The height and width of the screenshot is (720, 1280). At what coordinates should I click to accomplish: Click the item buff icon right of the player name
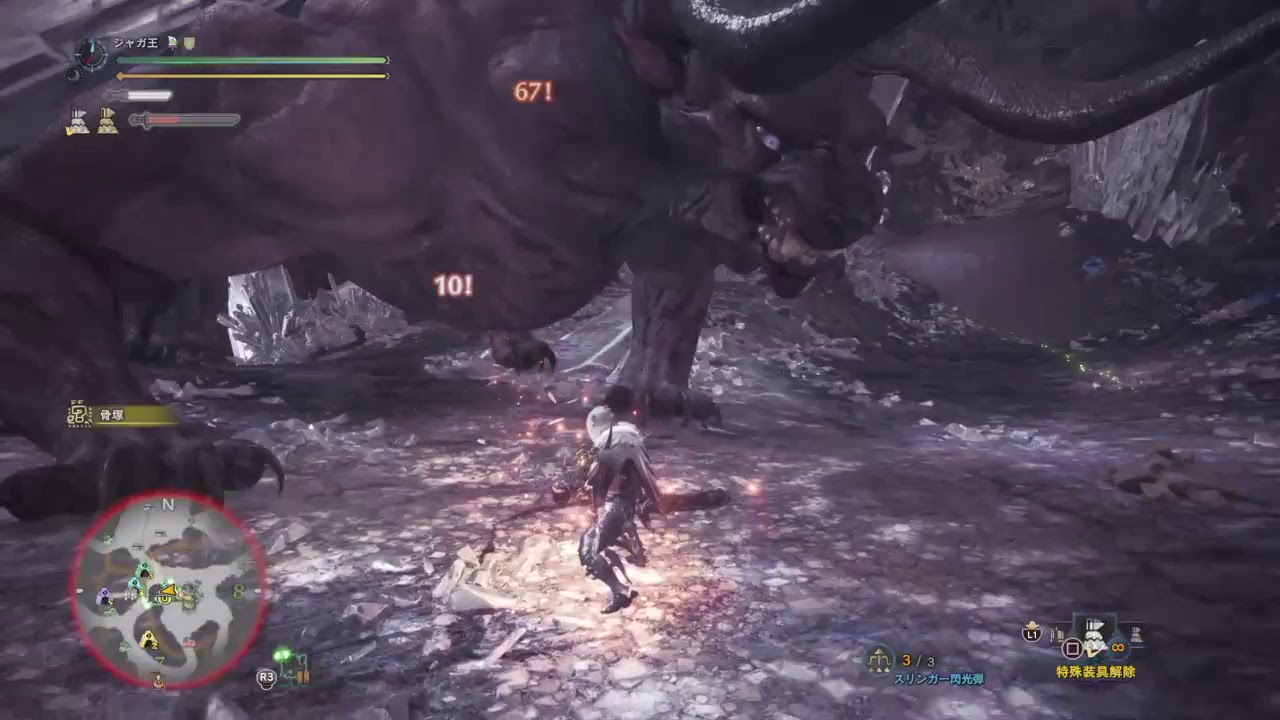pyautogui.click(x=172, y=42)
